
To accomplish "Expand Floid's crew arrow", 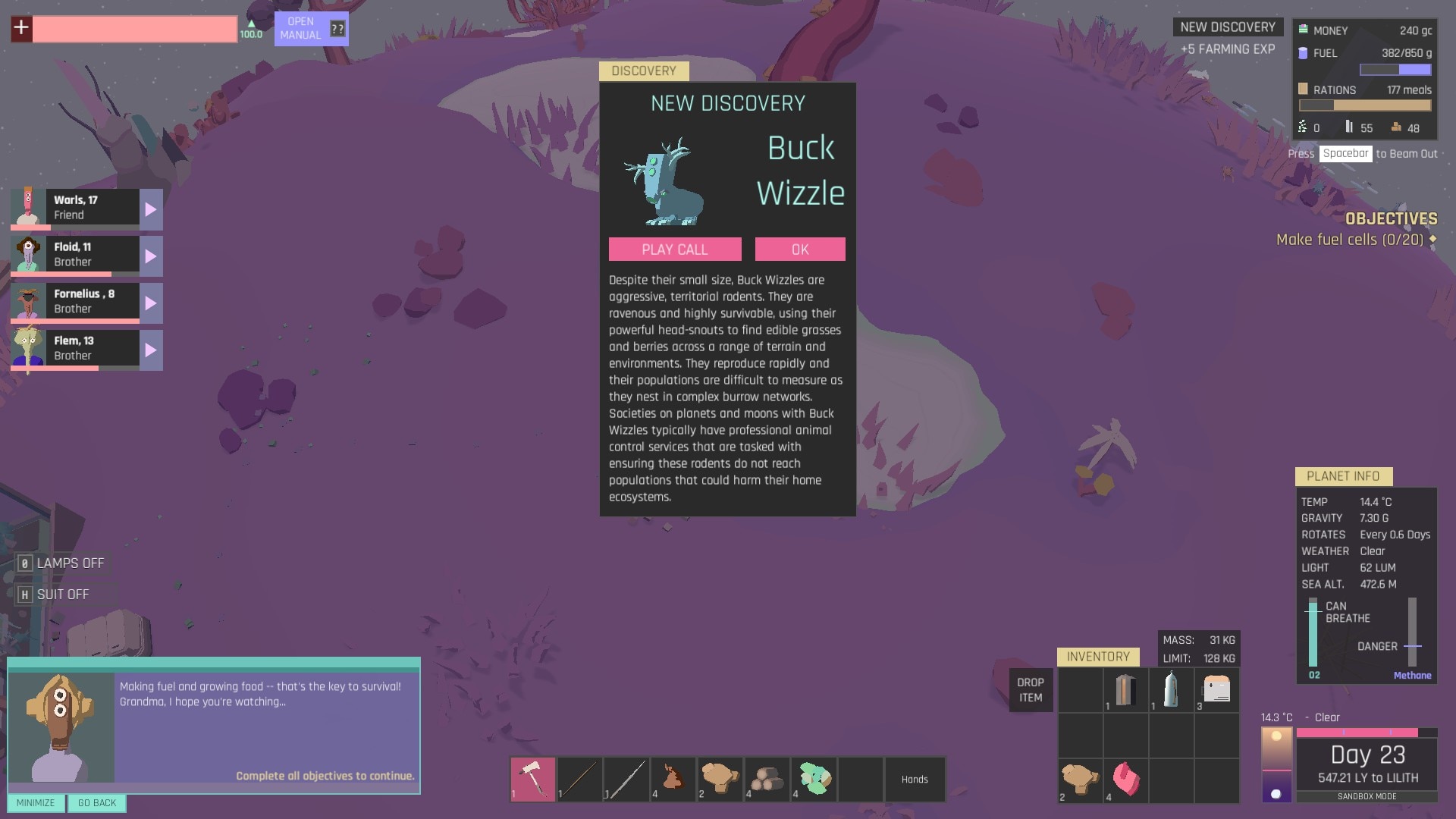I will (151, 256).
